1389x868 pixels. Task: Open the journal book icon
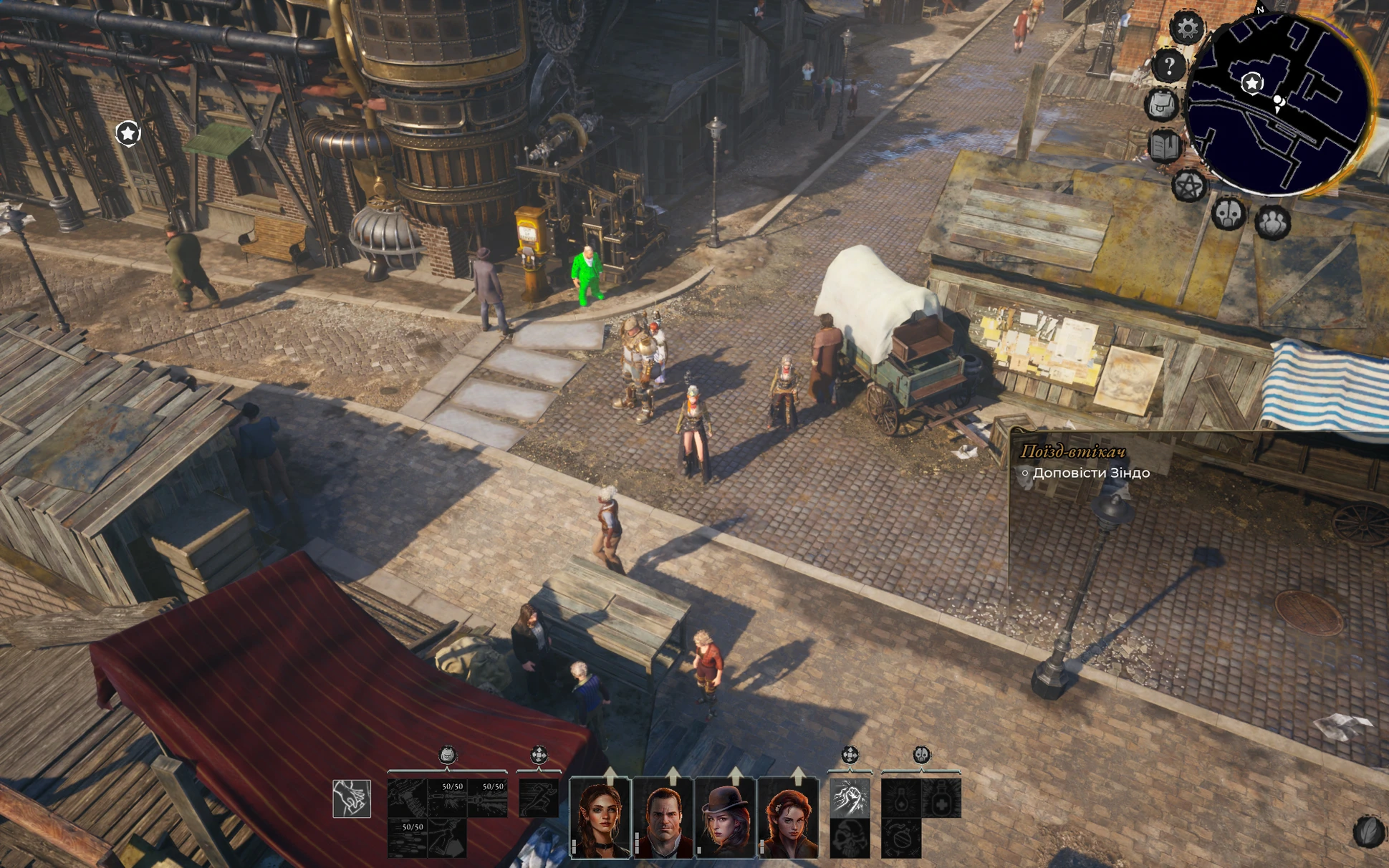[1165, 146]
